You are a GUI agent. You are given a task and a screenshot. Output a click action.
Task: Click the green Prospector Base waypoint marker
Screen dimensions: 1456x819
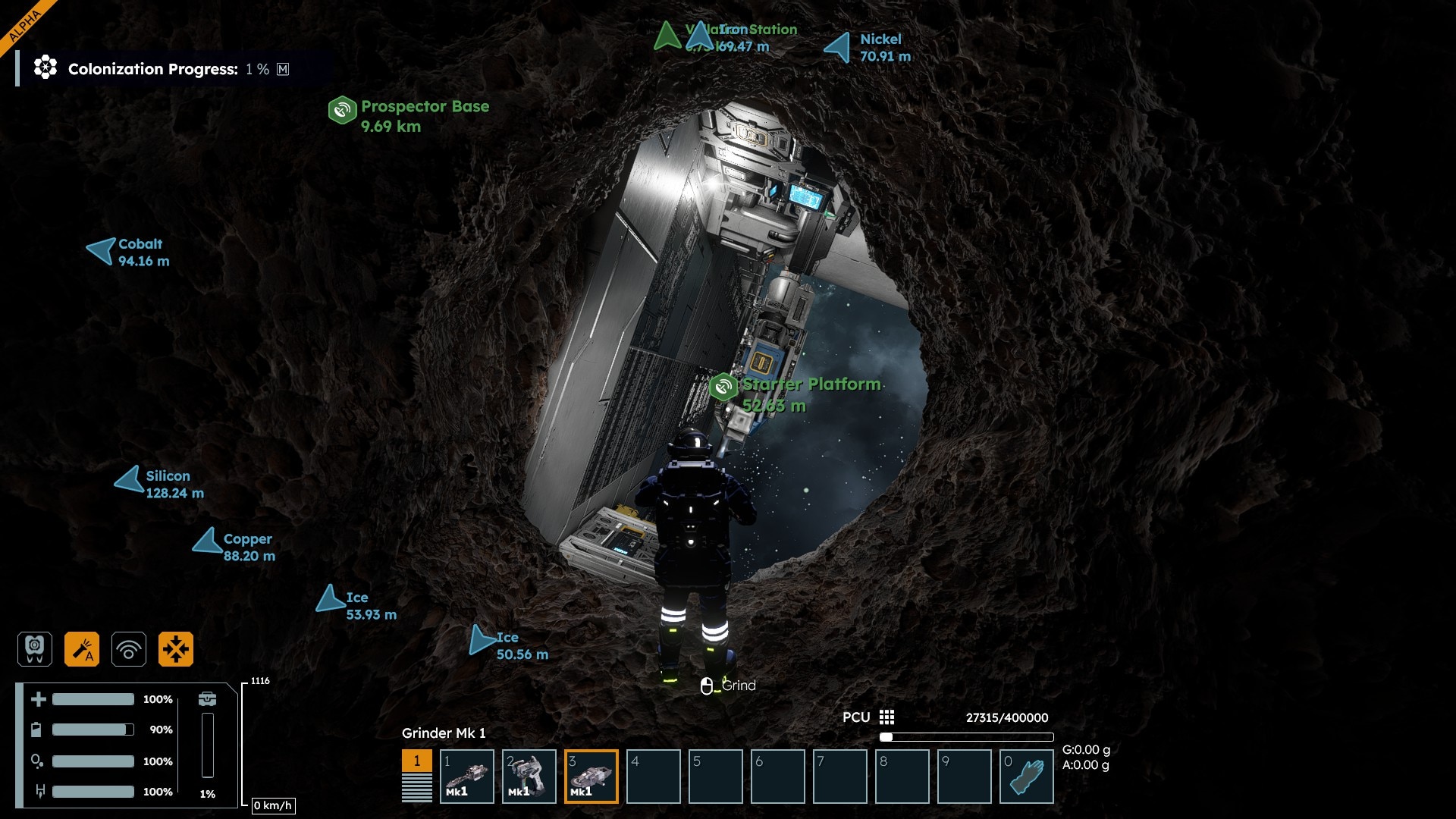(x=342, y=109)
